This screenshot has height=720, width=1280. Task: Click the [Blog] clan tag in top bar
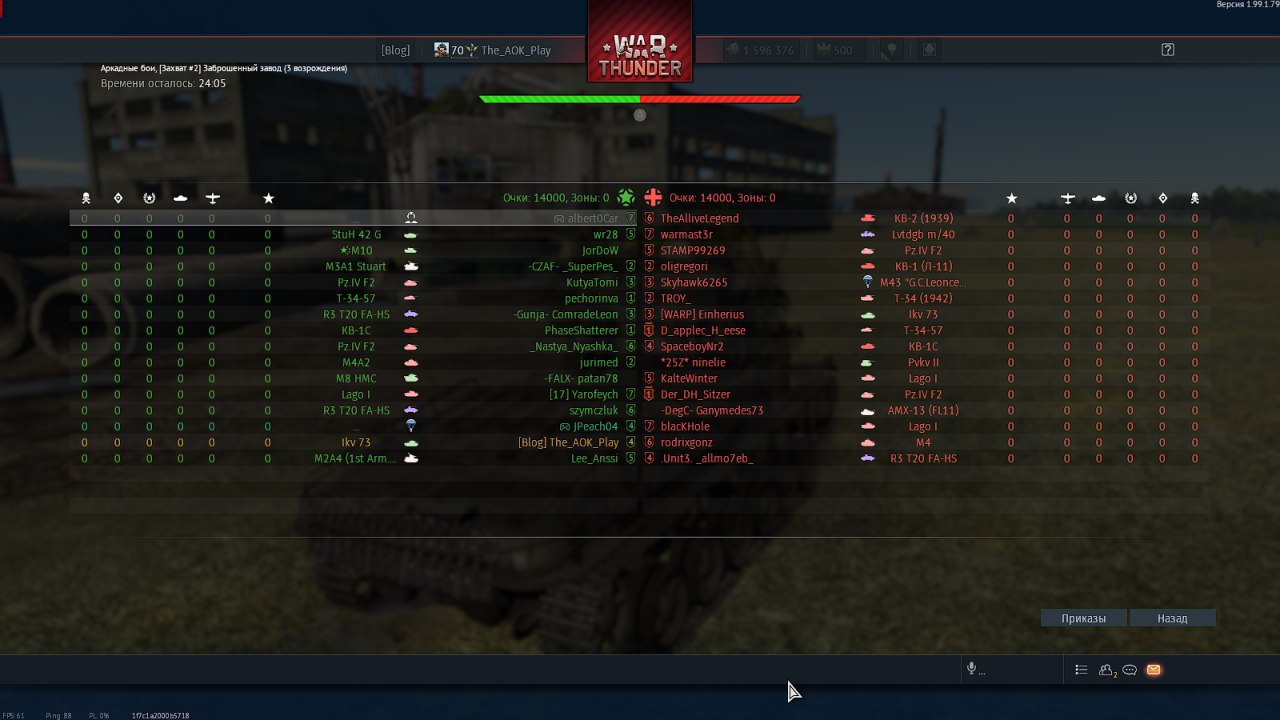click(x=395, y=50)
